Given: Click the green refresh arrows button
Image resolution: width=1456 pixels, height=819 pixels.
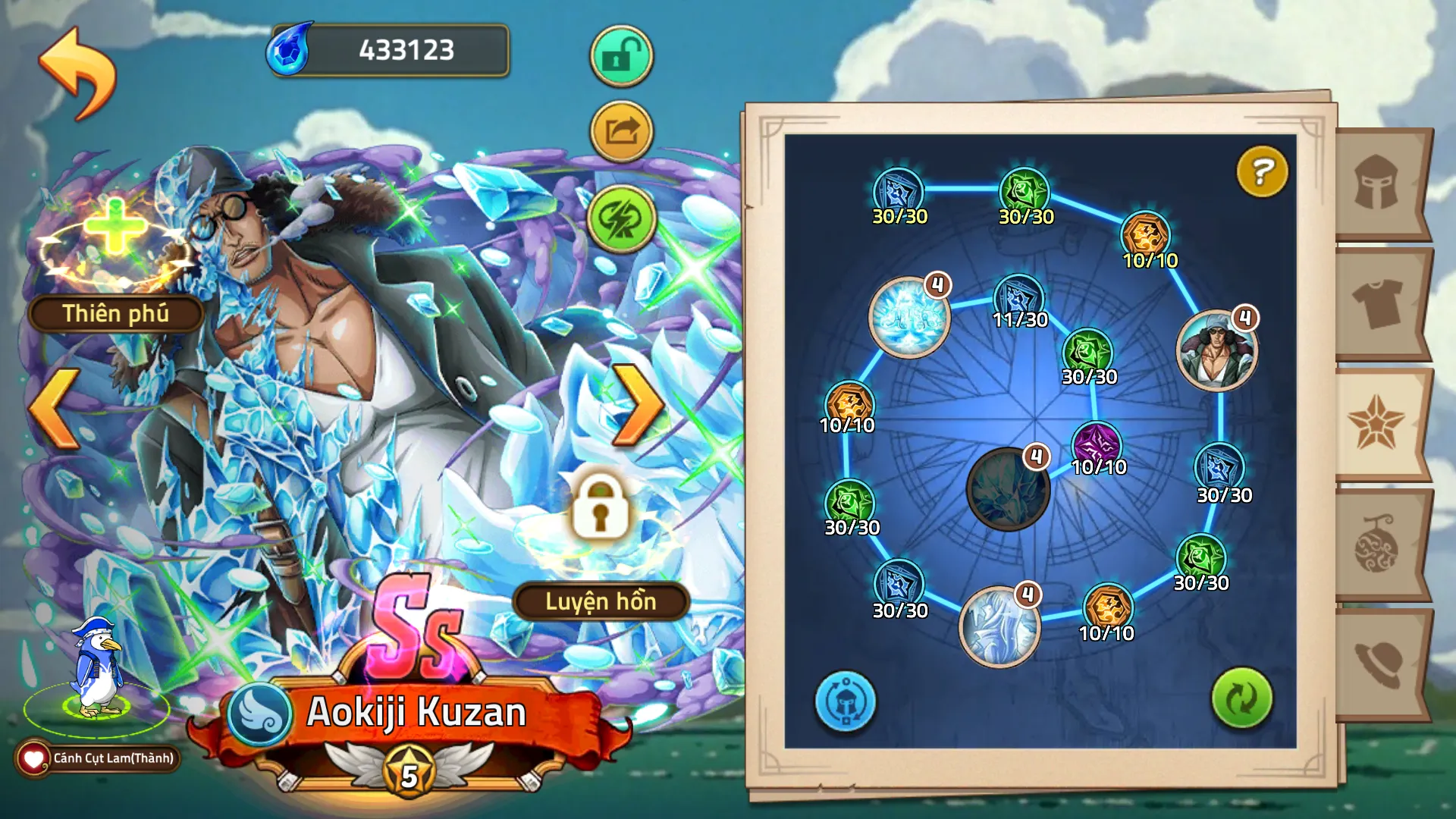Looking at the screenshot, I should [1241, 698].
